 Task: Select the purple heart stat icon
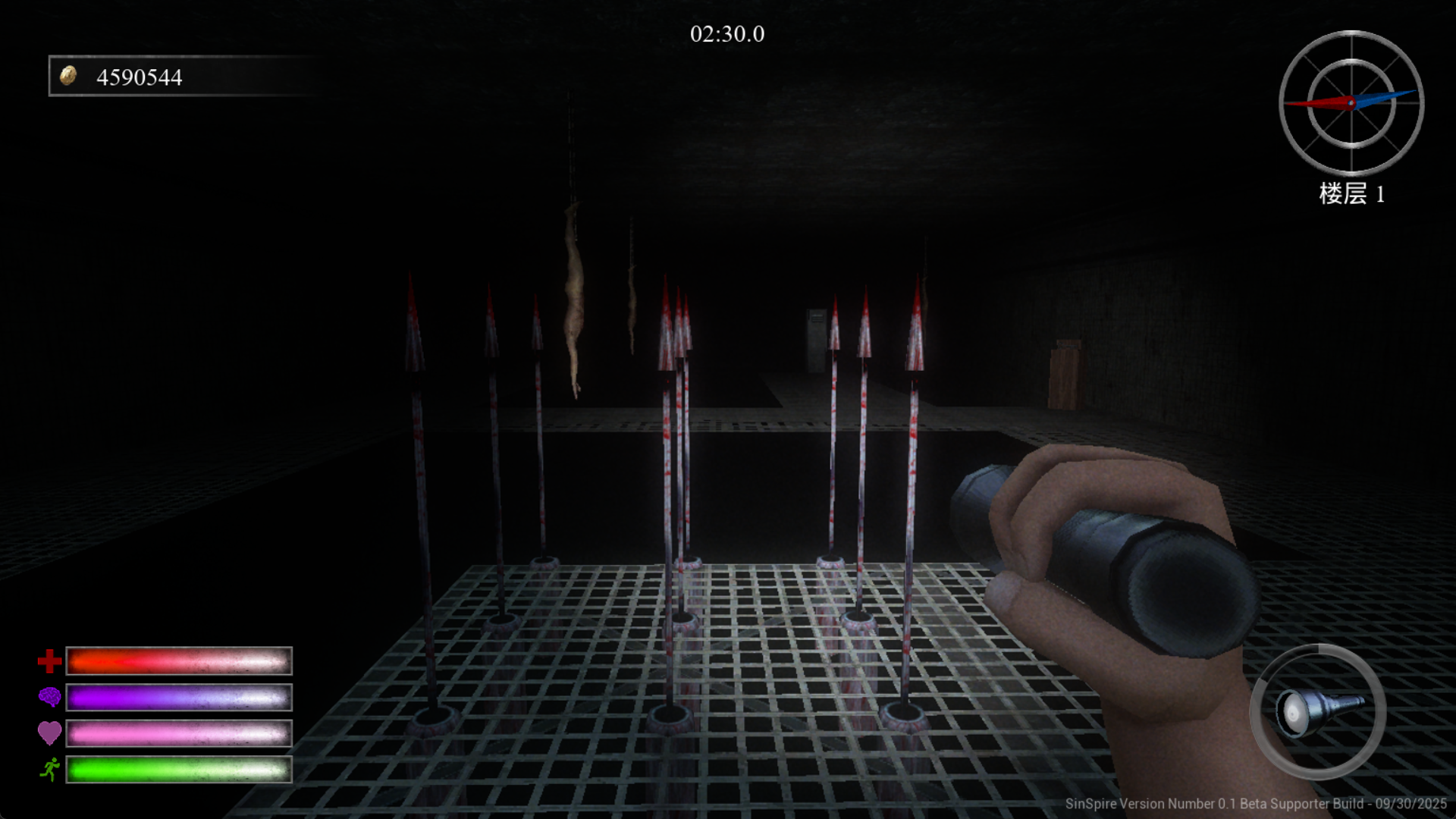pyautogui.click(x=50, y=733)
